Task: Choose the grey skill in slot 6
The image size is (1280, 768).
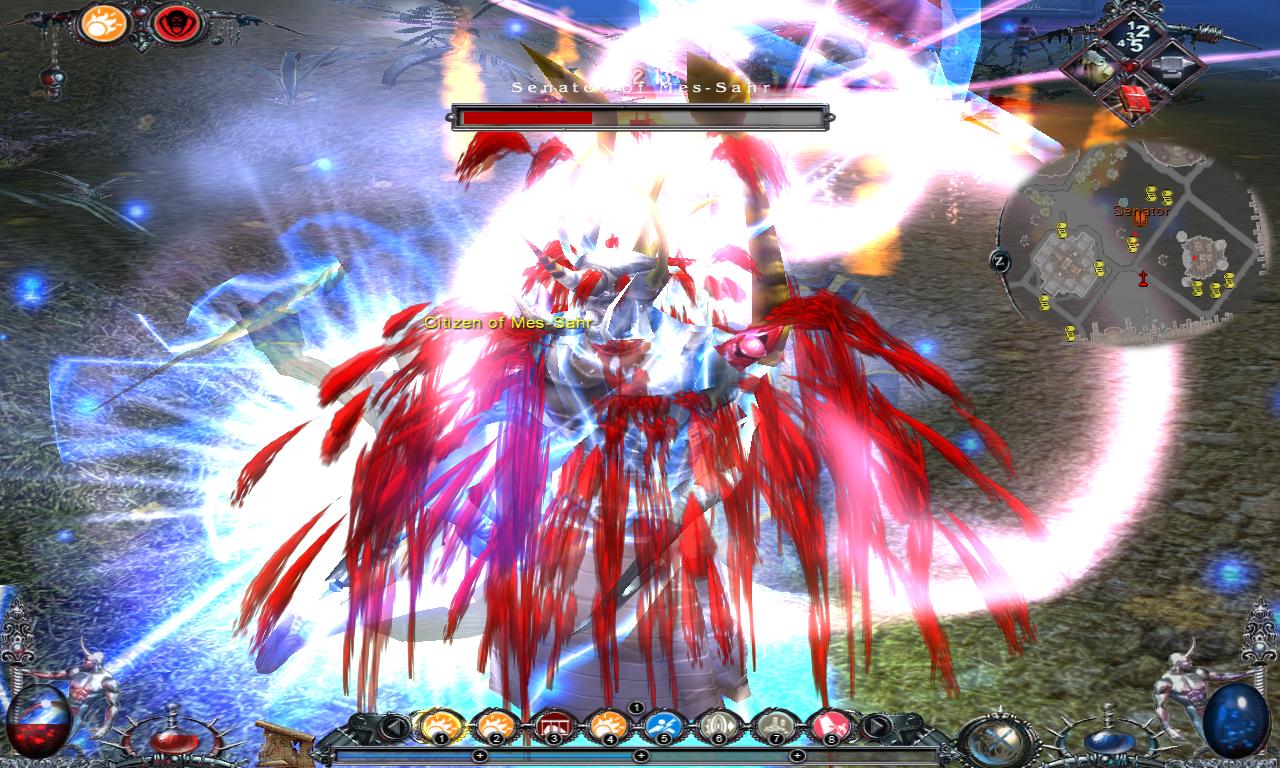Action: click(x=718, y=724)
